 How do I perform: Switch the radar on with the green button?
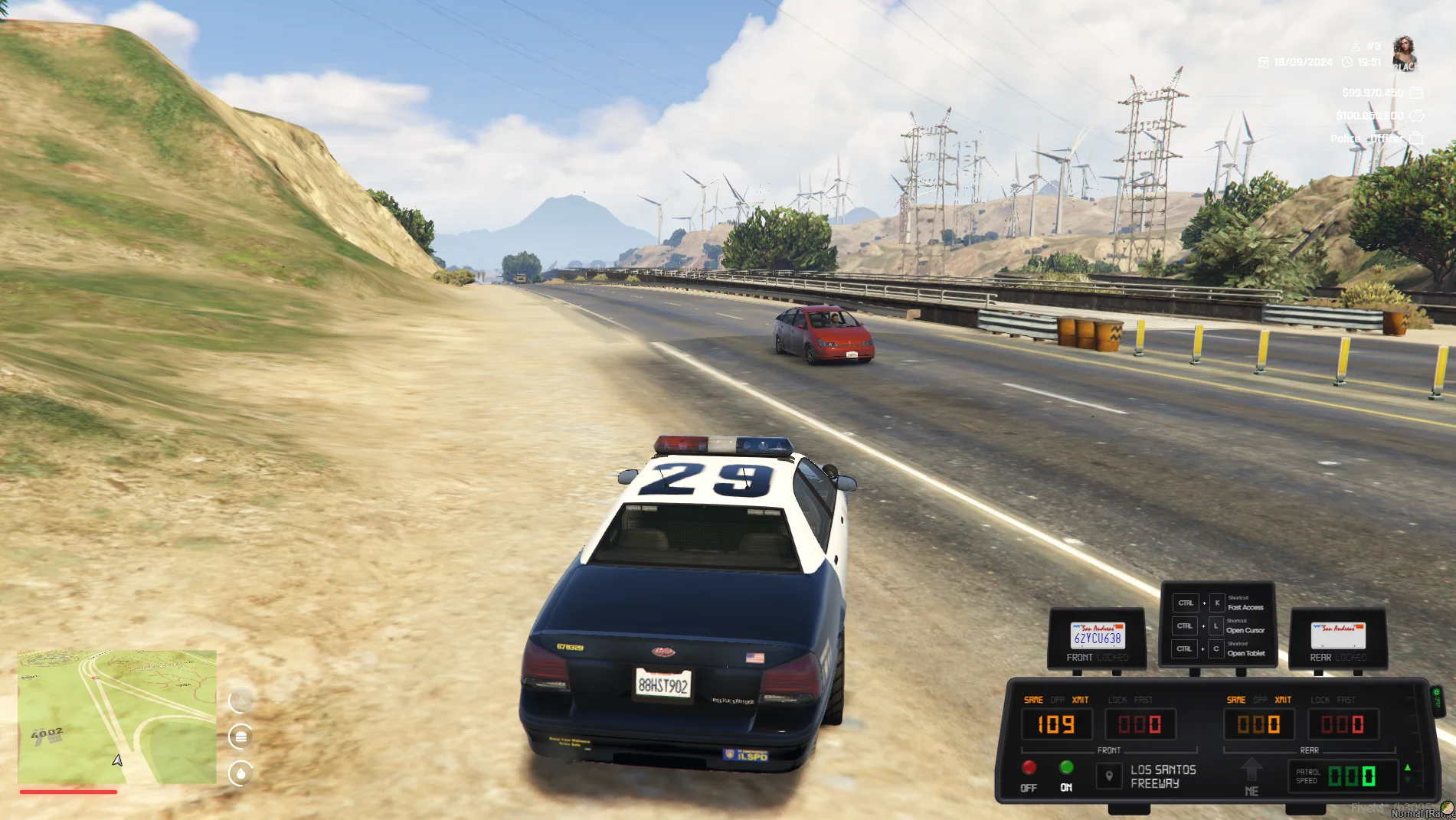tap(1066, 767)
